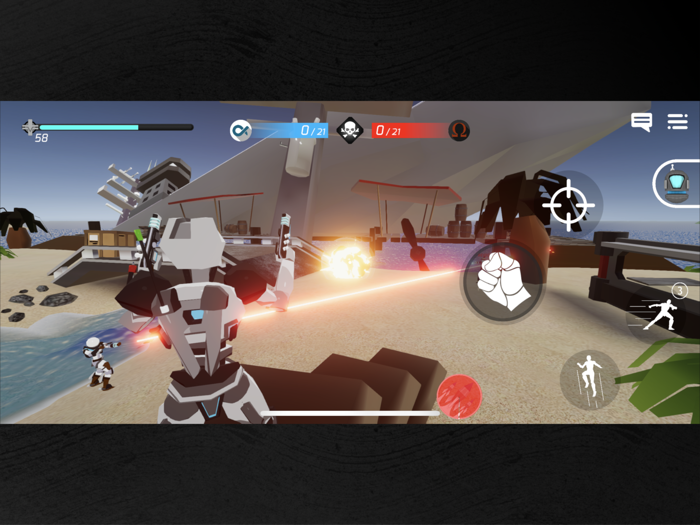Tap the jump figure button
Image resolution: width=700 pixels, height=525 pixels.
591,378
